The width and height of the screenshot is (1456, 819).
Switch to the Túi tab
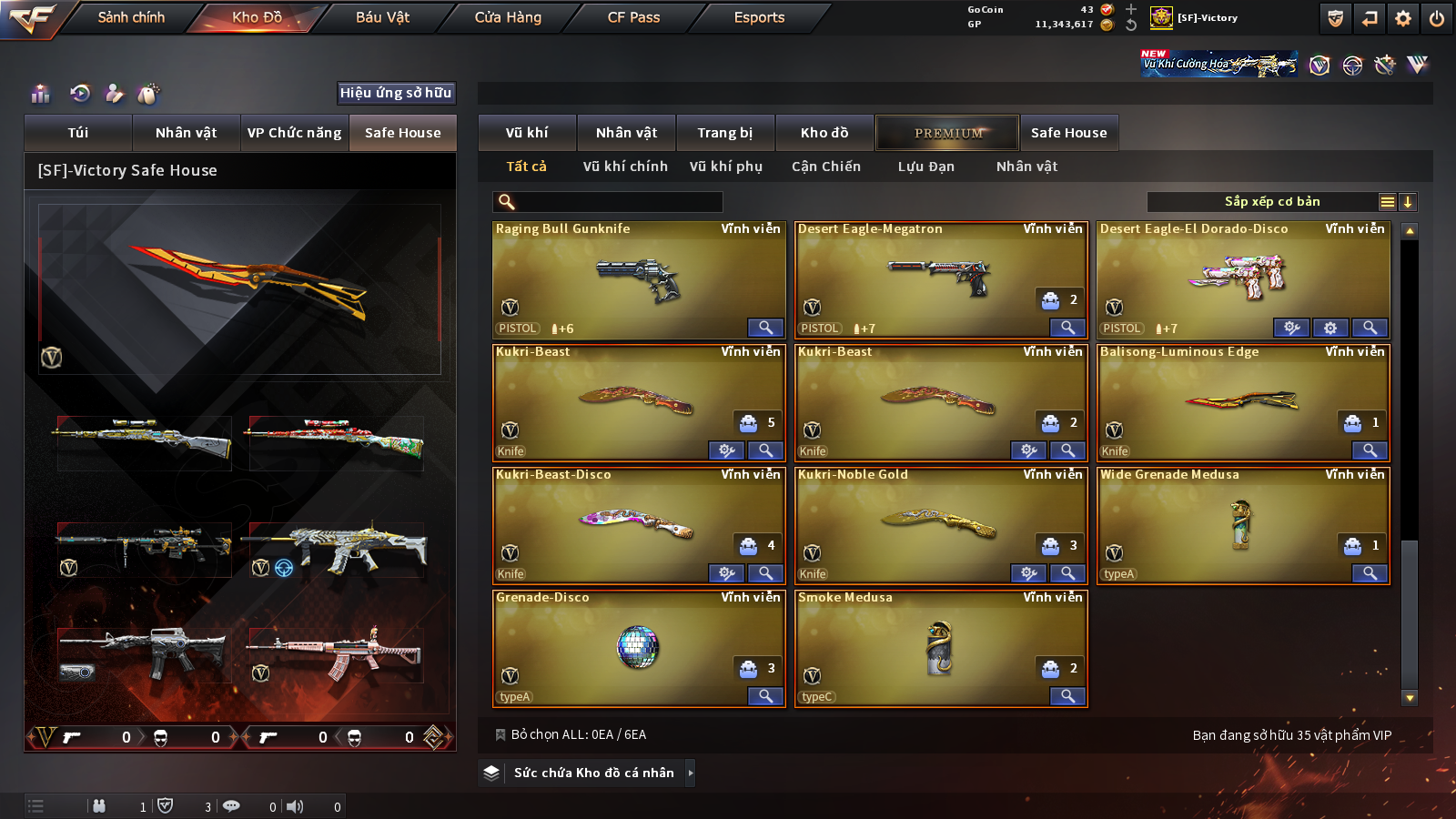click(x=78, y=133)
